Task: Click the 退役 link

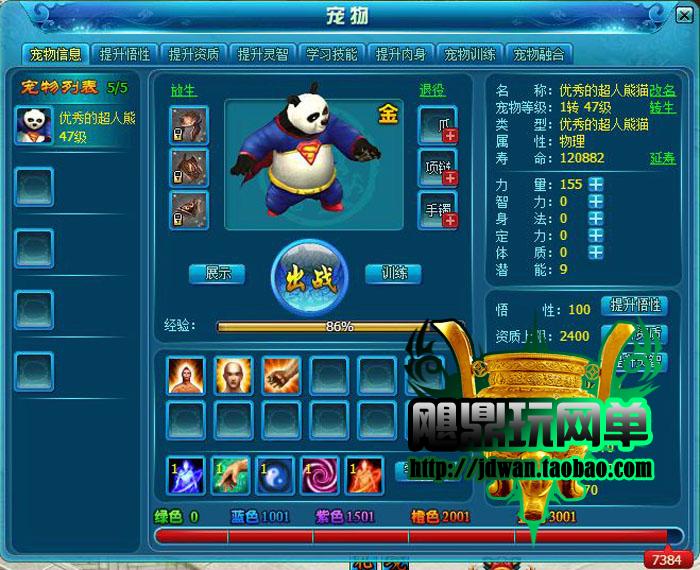Action: [432, 90]
